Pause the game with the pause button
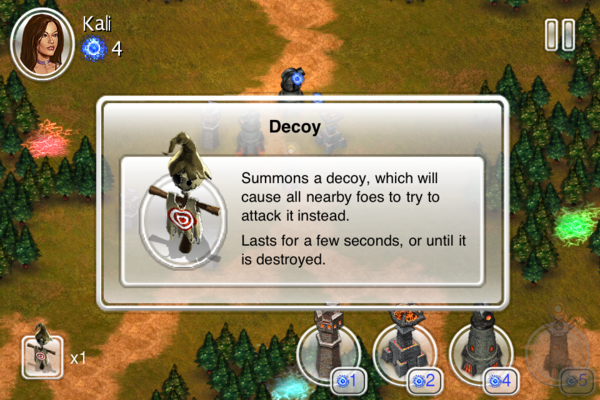Image resolution: width=600 pixels, height=400 pixels. coord(560,36)
